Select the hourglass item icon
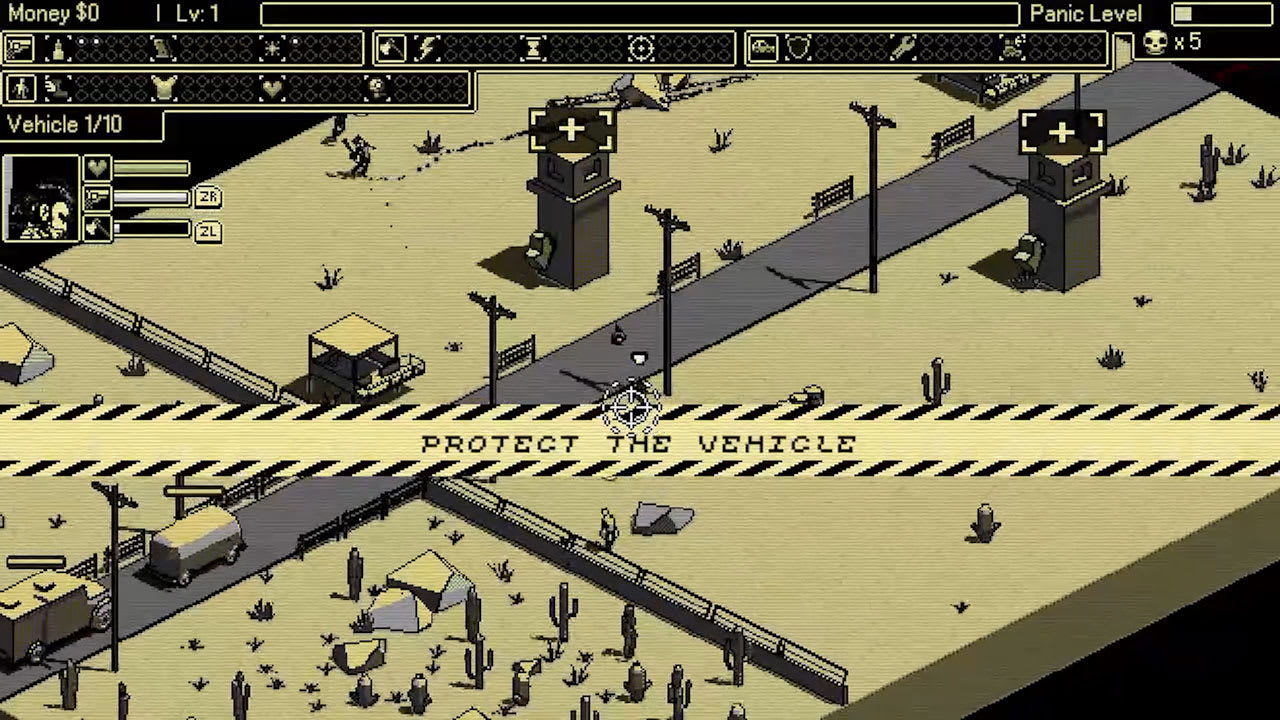Image resolution: width=1280 pixels, height=720 pixels. (534, 49)
